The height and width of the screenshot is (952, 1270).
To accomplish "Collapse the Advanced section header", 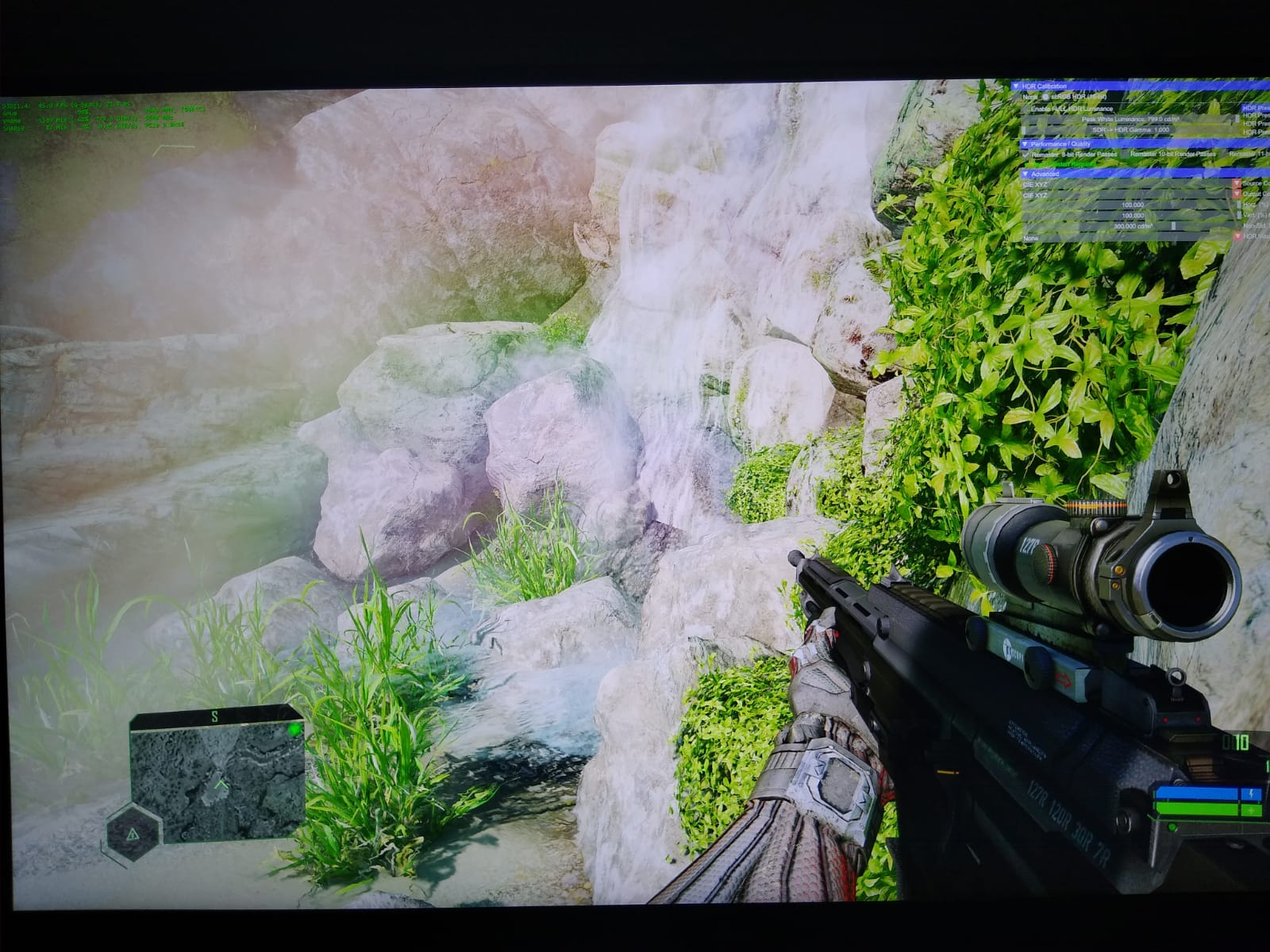I will point(1026,173).
